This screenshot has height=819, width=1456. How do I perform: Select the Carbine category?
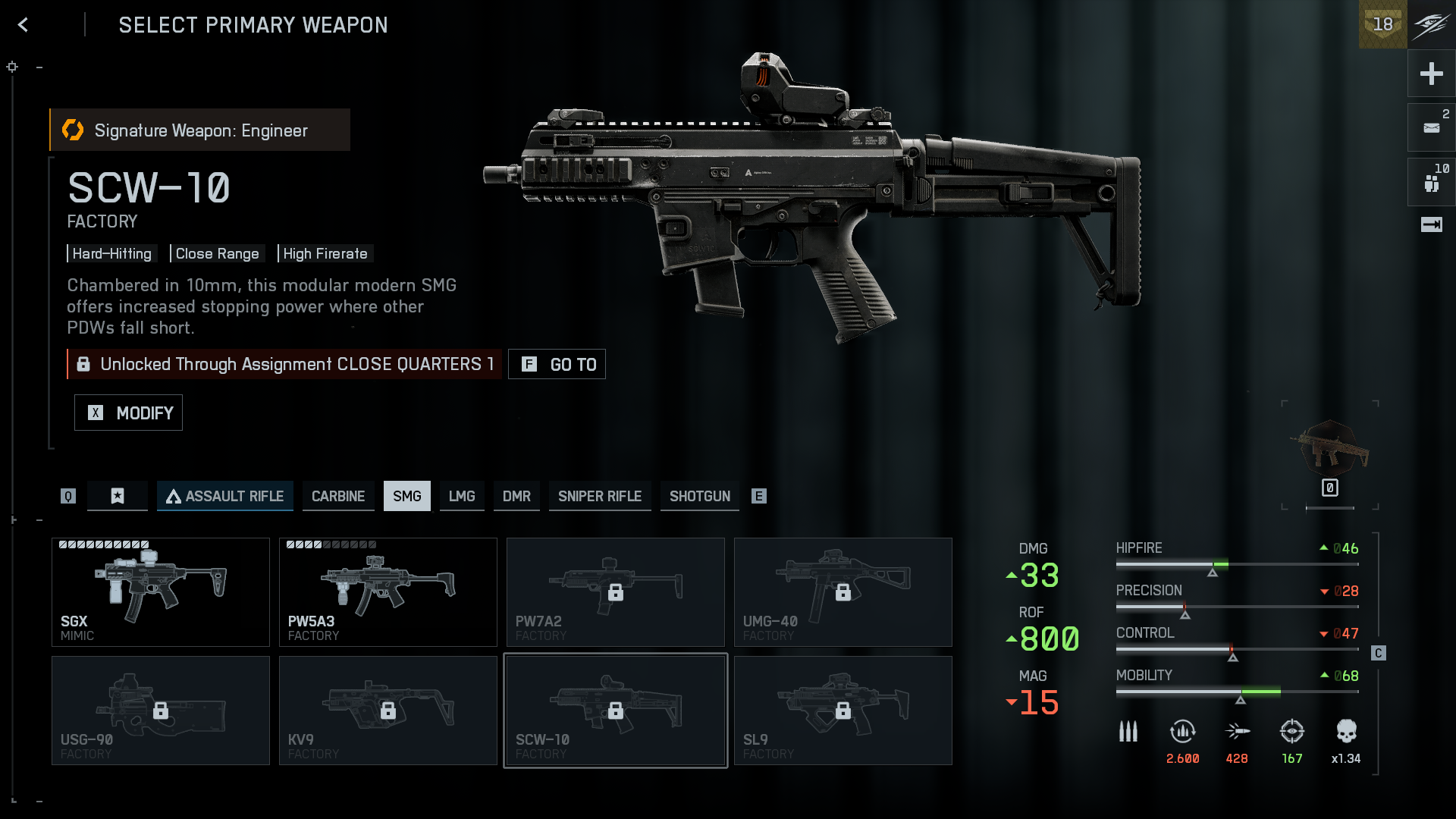[x=338, y=496]
